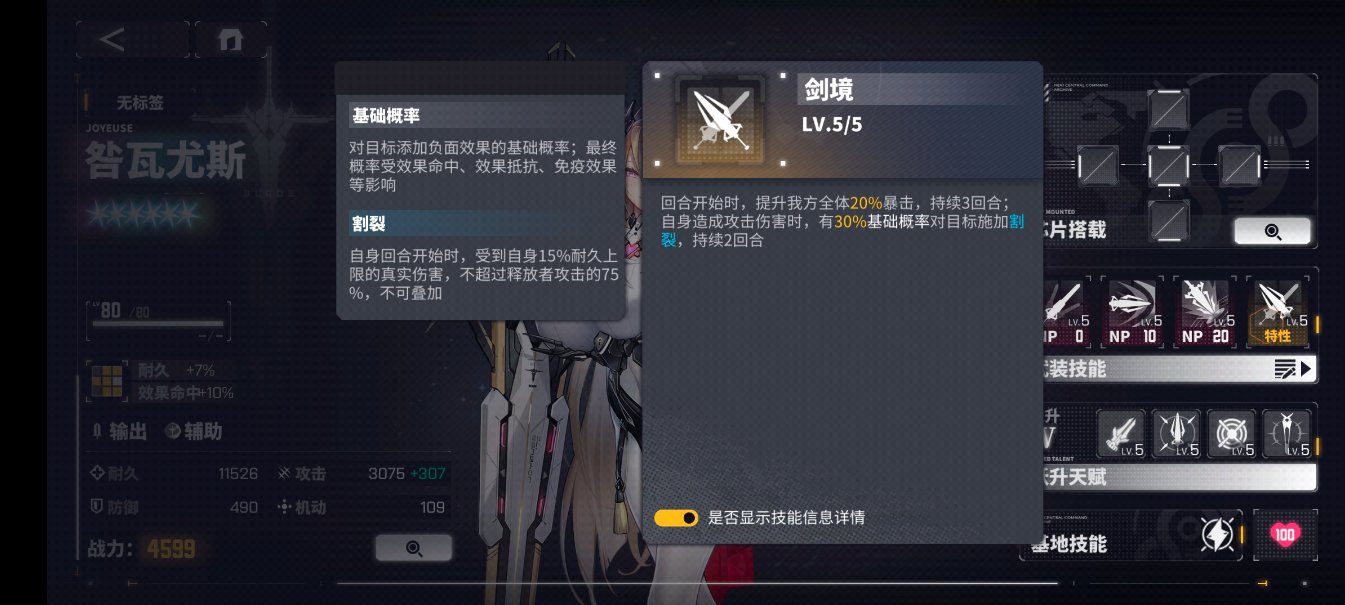Viewport: 1345px width, 605px height.
Task: Choose the 特性 trait skill icon
Action: (x=1279, y=311)
